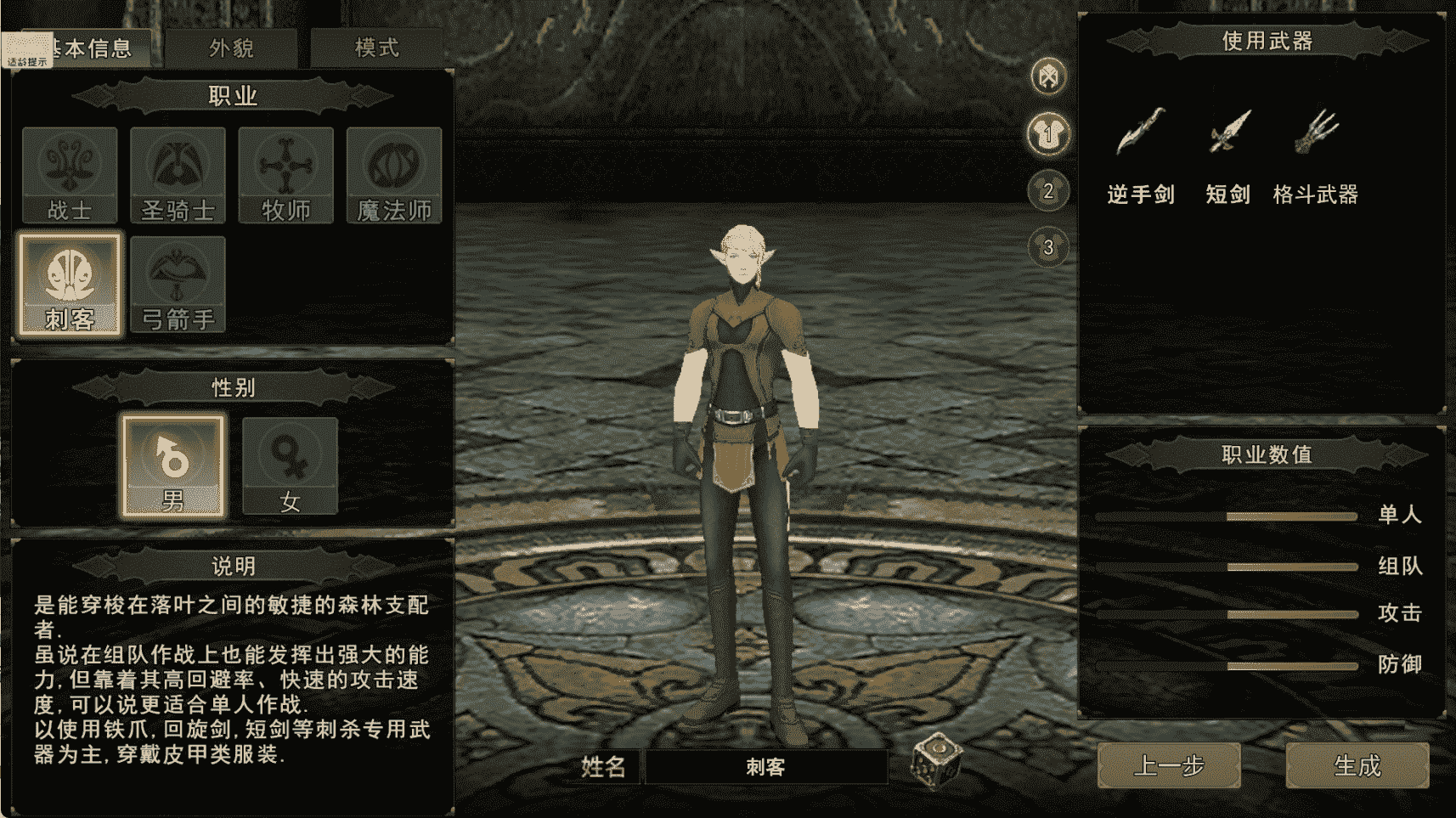
Task: Click the helmet display toggle icon
Action: (x=1048, y=76)
